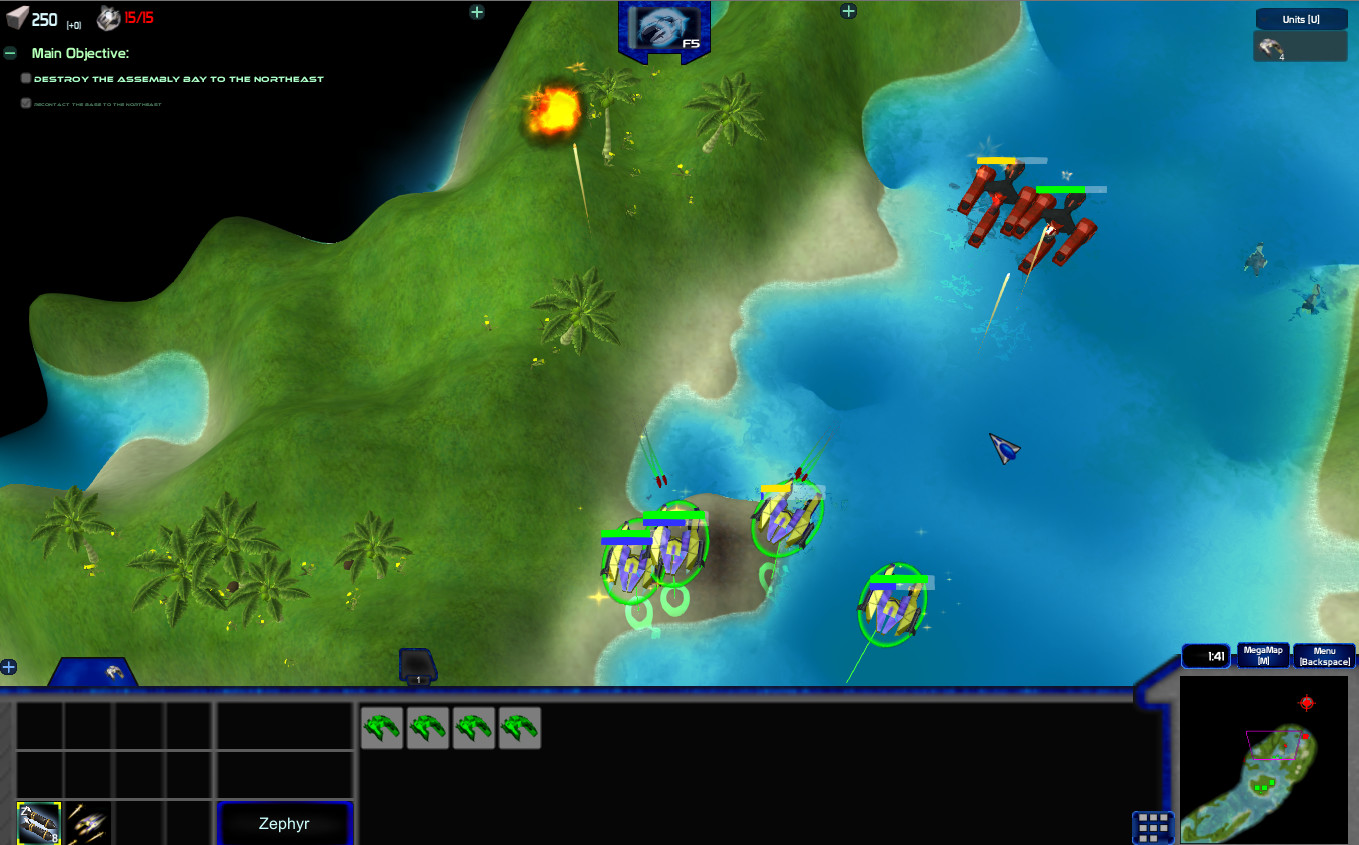1359x845 pixels.
Task: Toggle the plus control at the top right
Action: point(848,11)
